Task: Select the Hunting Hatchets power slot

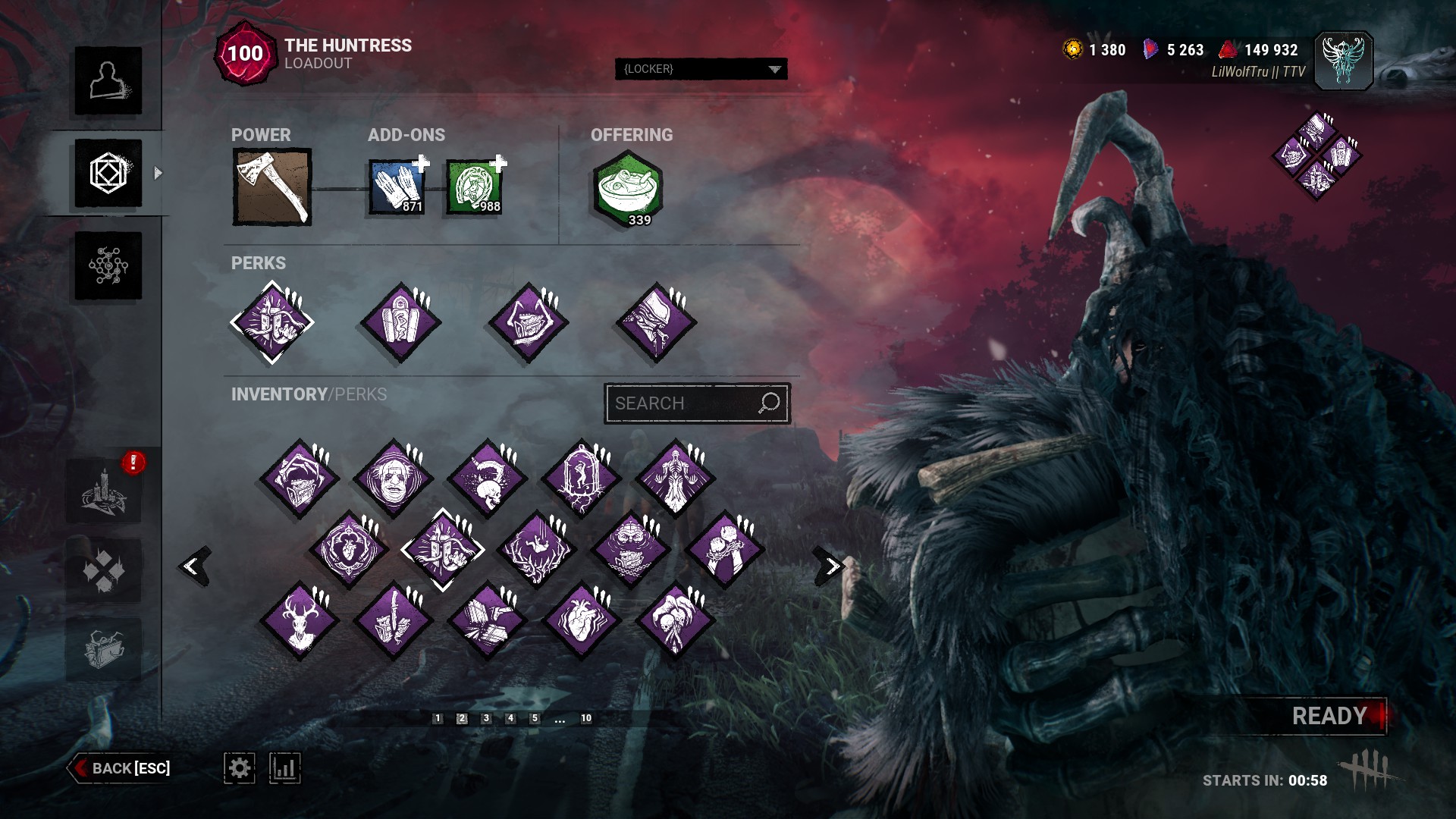Action: pos(271,187)
